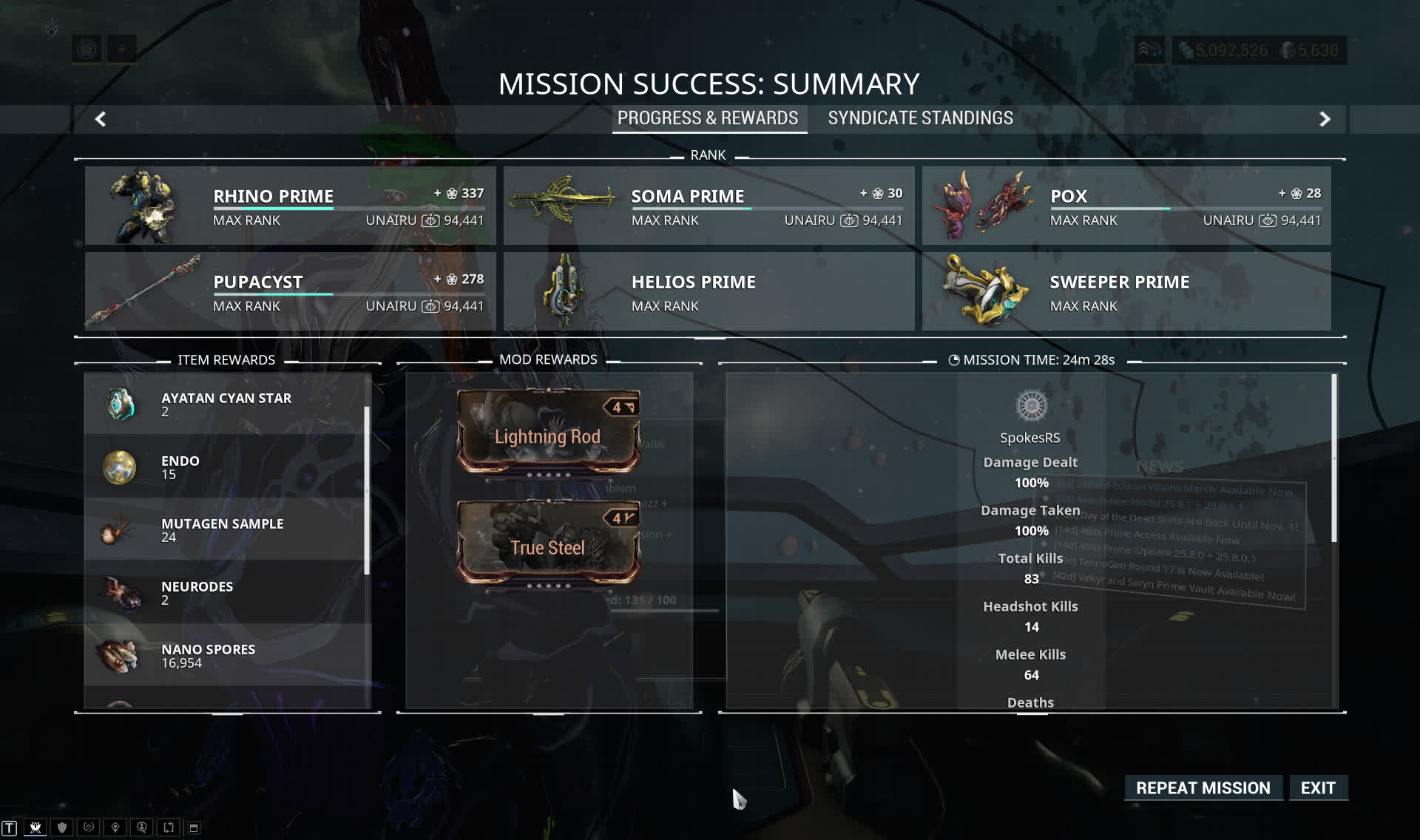The image size is (1420, 840).
Task: Click the SpokesRS player emblem
Action: click(1031, 405)
